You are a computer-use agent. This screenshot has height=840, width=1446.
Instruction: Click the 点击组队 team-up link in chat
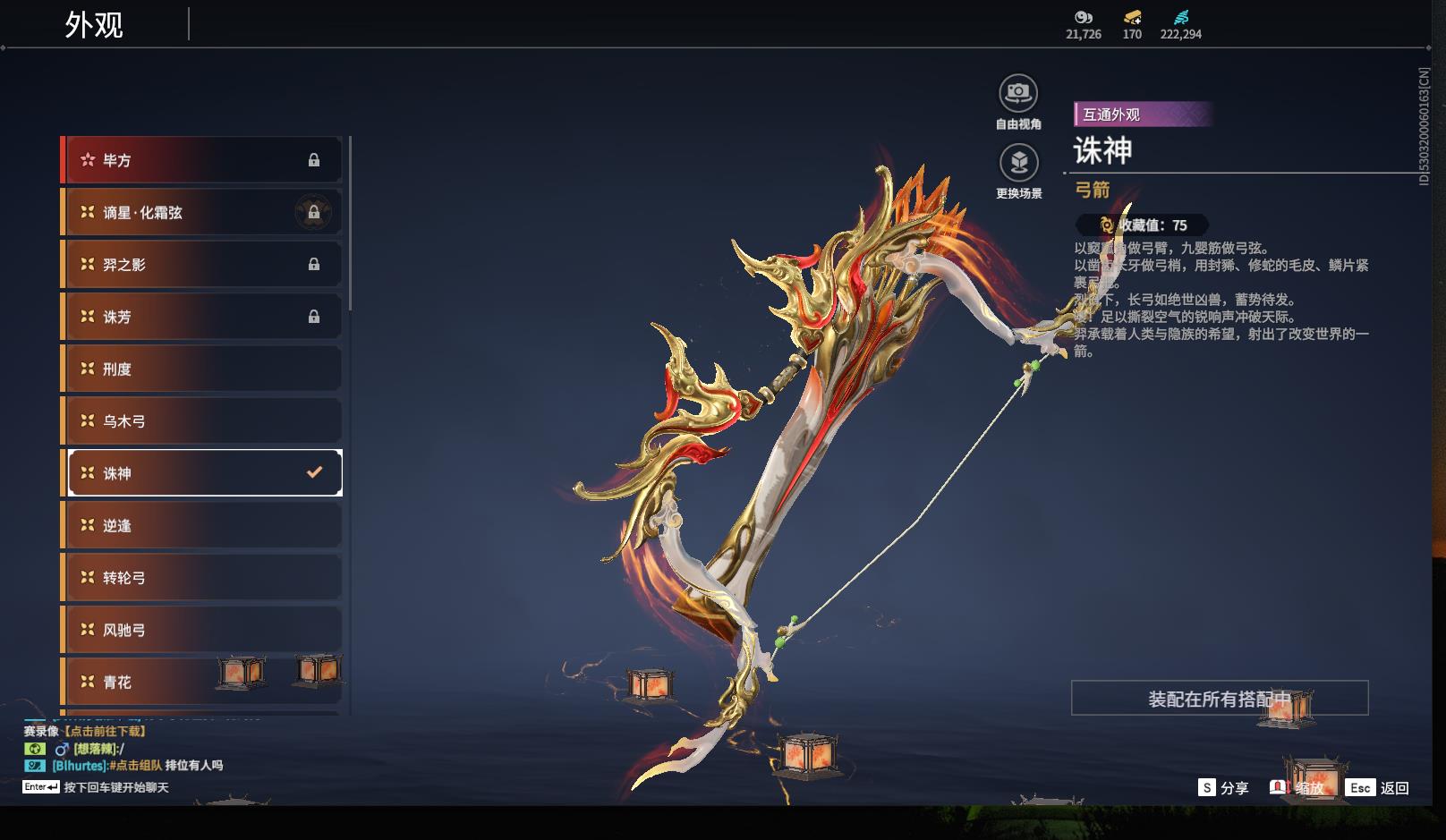point(136,766)
